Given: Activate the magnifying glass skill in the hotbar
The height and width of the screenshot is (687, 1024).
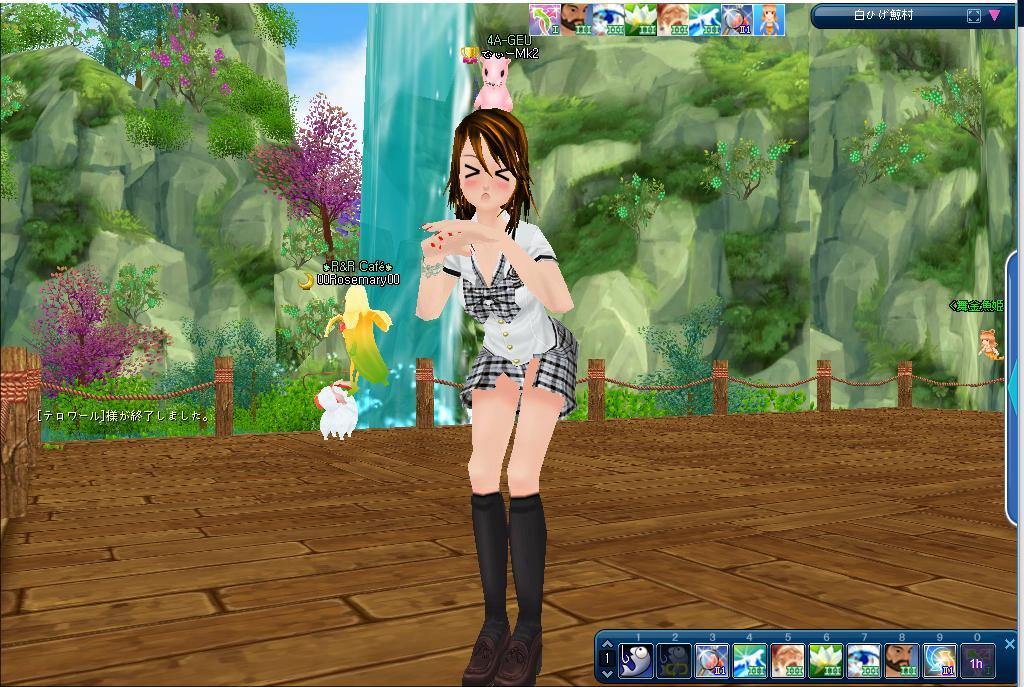Looking at the screenshot, I should coord(711,661).
